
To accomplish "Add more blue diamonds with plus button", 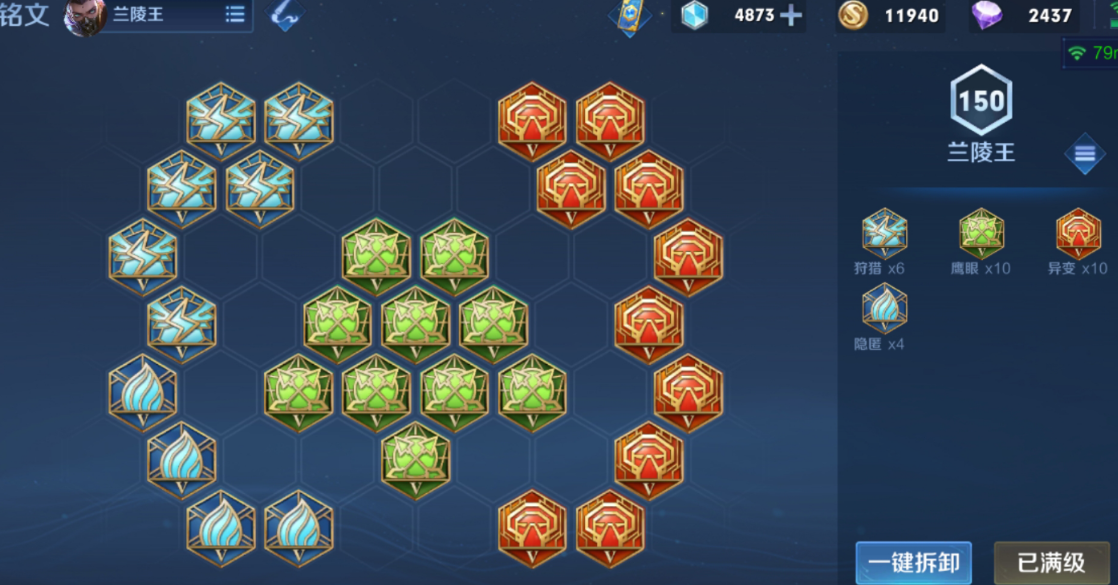I will [x=791, y=15].
